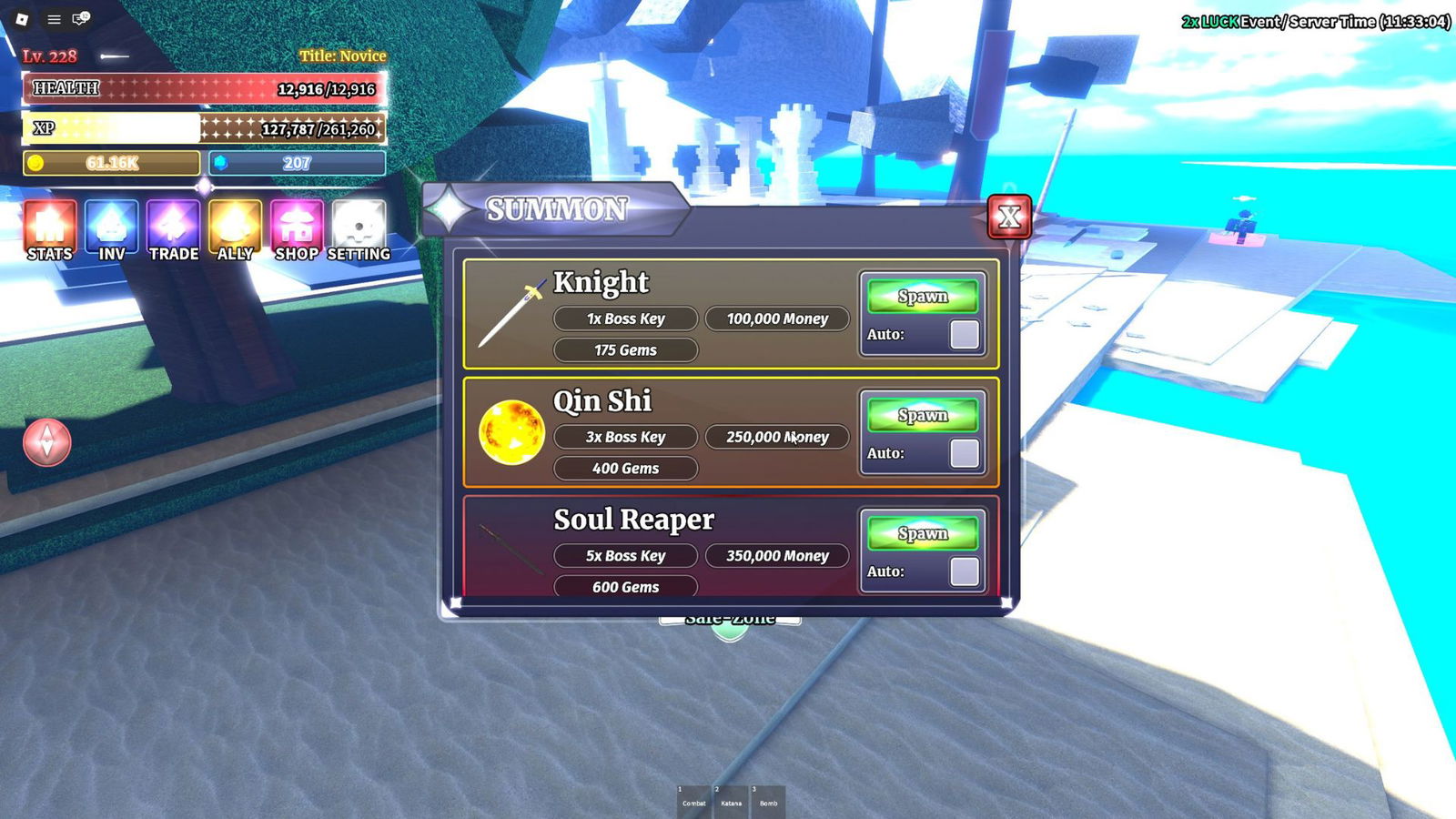Spawn the Knight boss

pyautogui.click(x=923, y=297)
